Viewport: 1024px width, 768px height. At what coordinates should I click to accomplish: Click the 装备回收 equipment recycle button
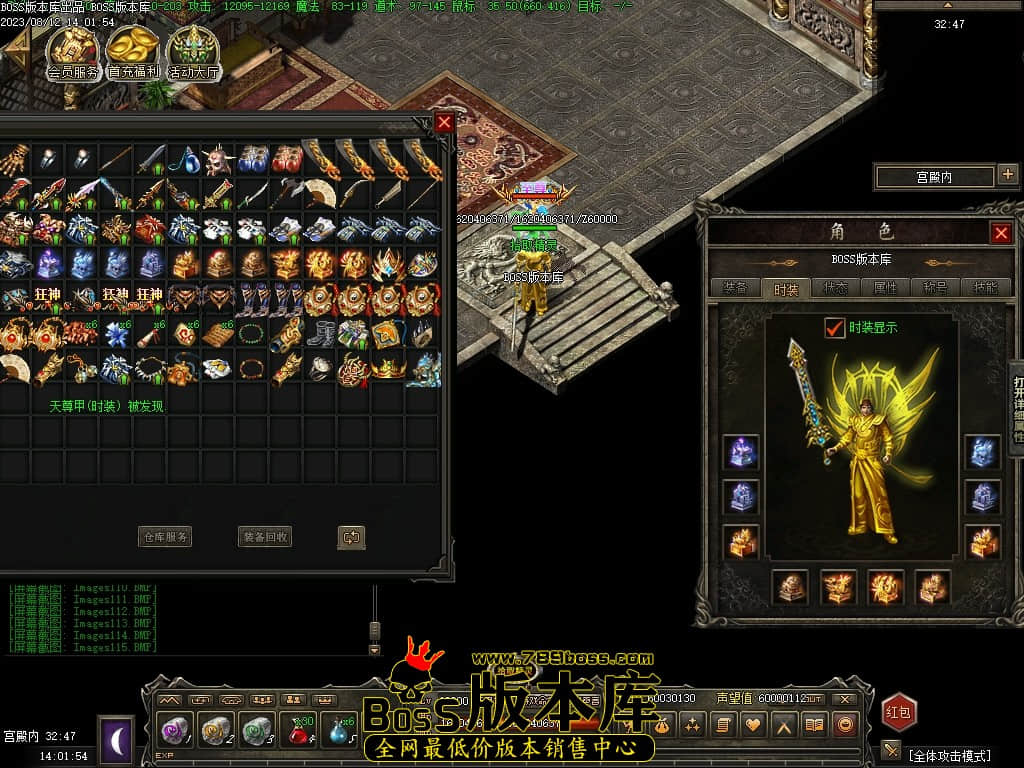coord(265,537)
